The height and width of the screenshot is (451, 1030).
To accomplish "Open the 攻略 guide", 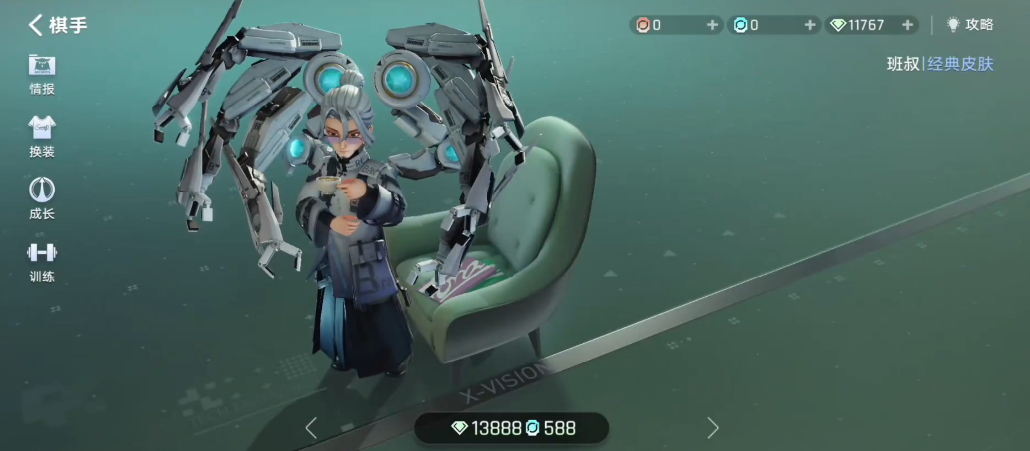I will 969,25.
